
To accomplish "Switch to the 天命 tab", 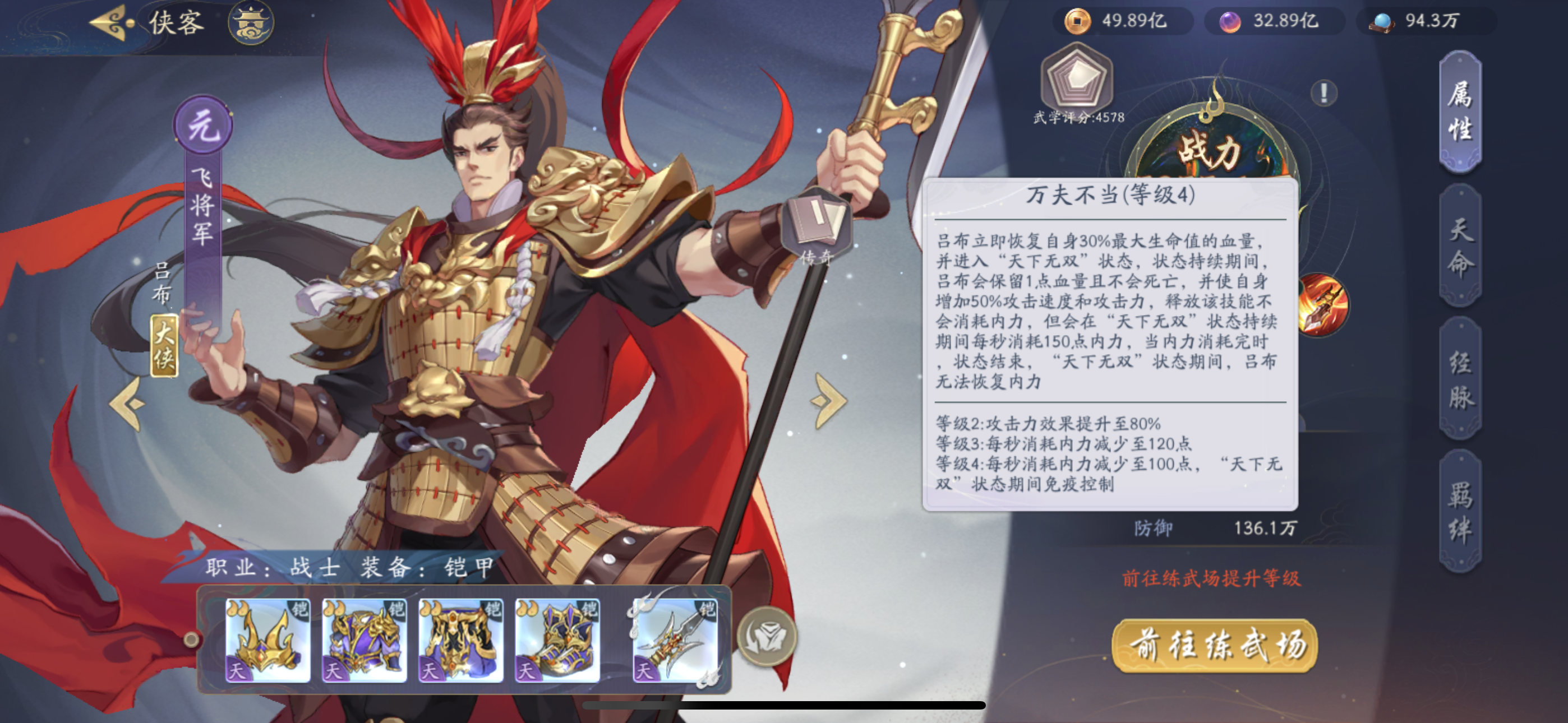I will click(1460, 245).
